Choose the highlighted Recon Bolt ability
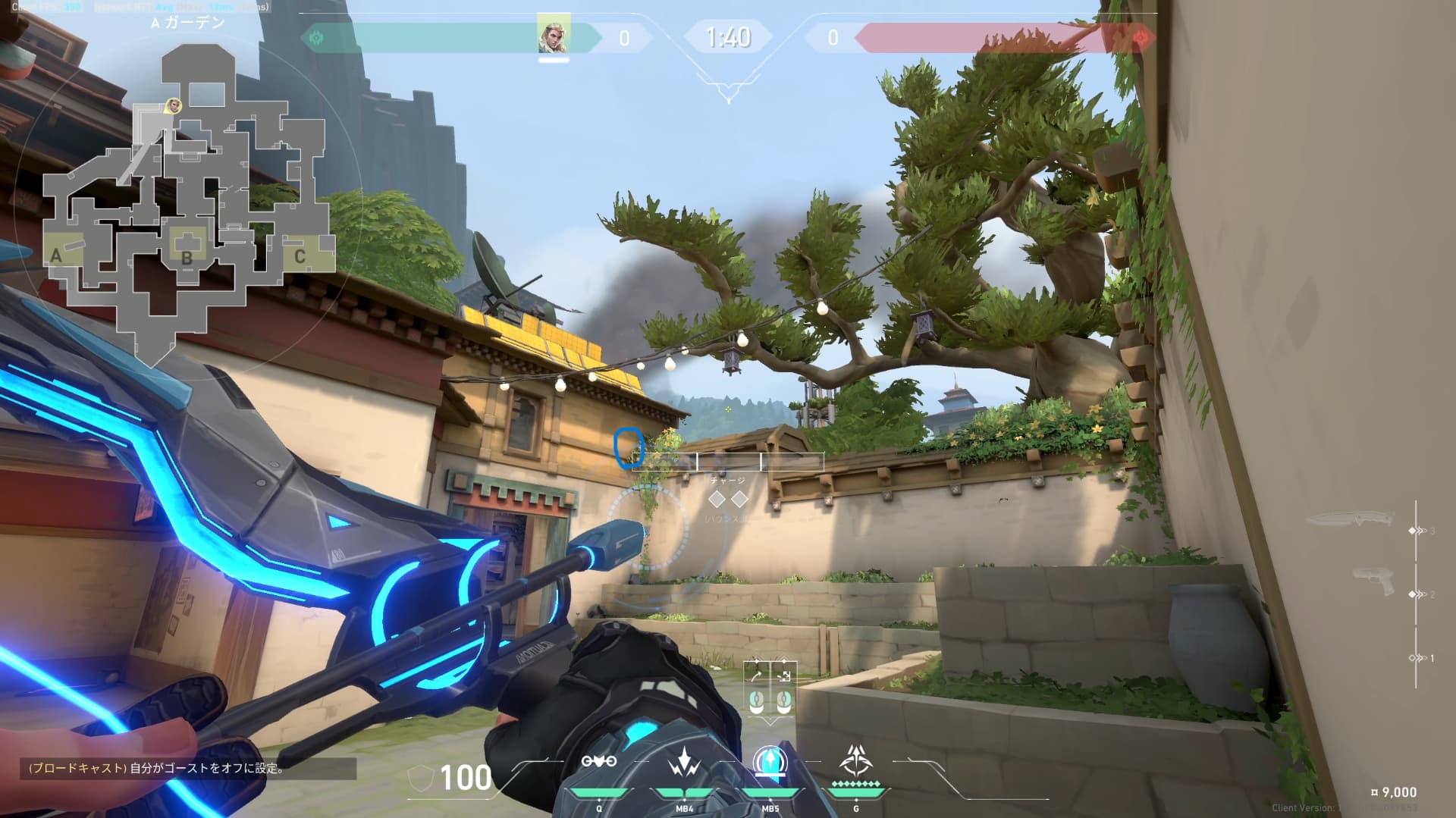The image size is (1456, 818). tap(770, 761)
